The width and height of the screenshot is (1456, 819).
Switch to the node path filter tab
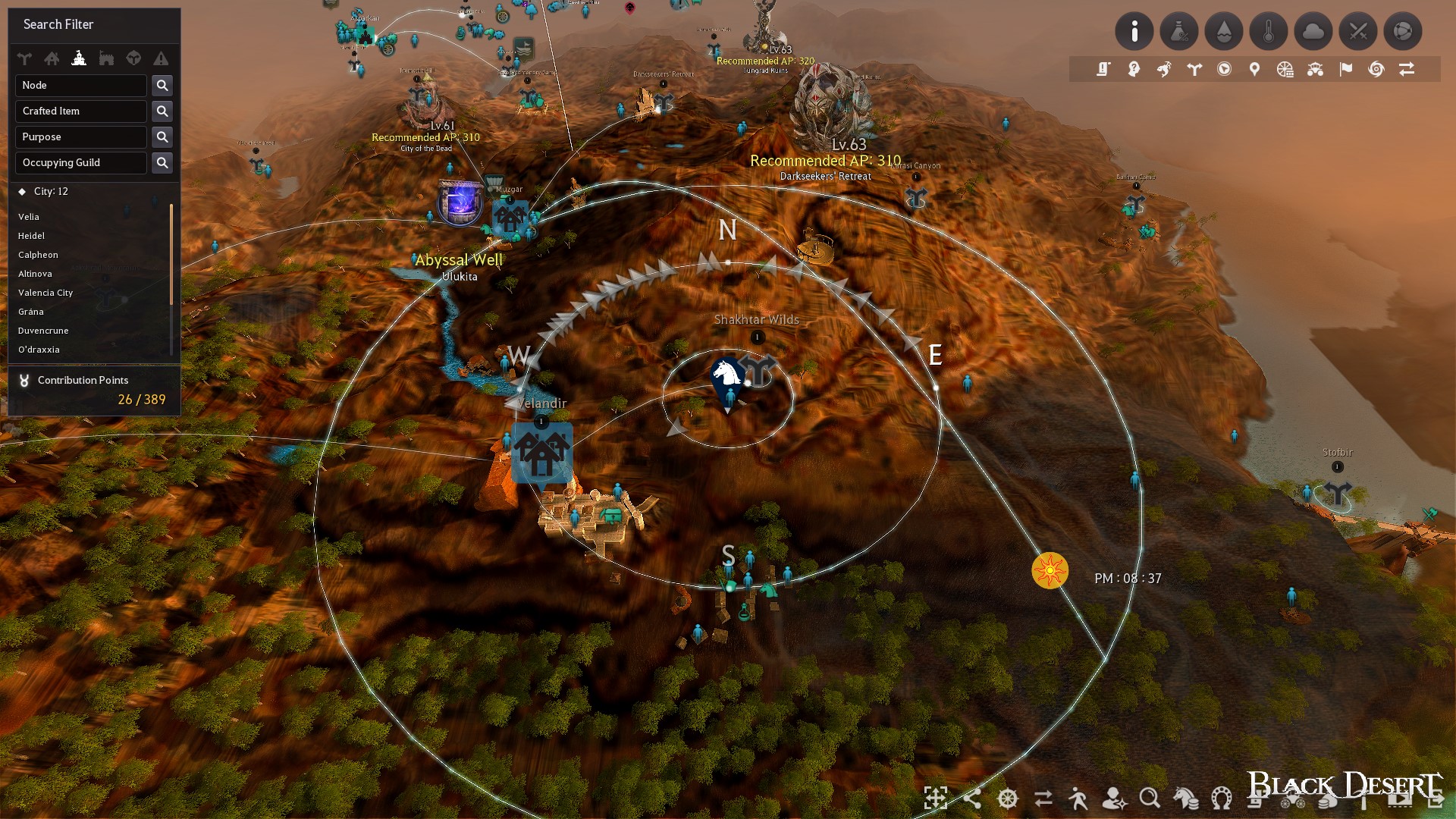(24, 58)
